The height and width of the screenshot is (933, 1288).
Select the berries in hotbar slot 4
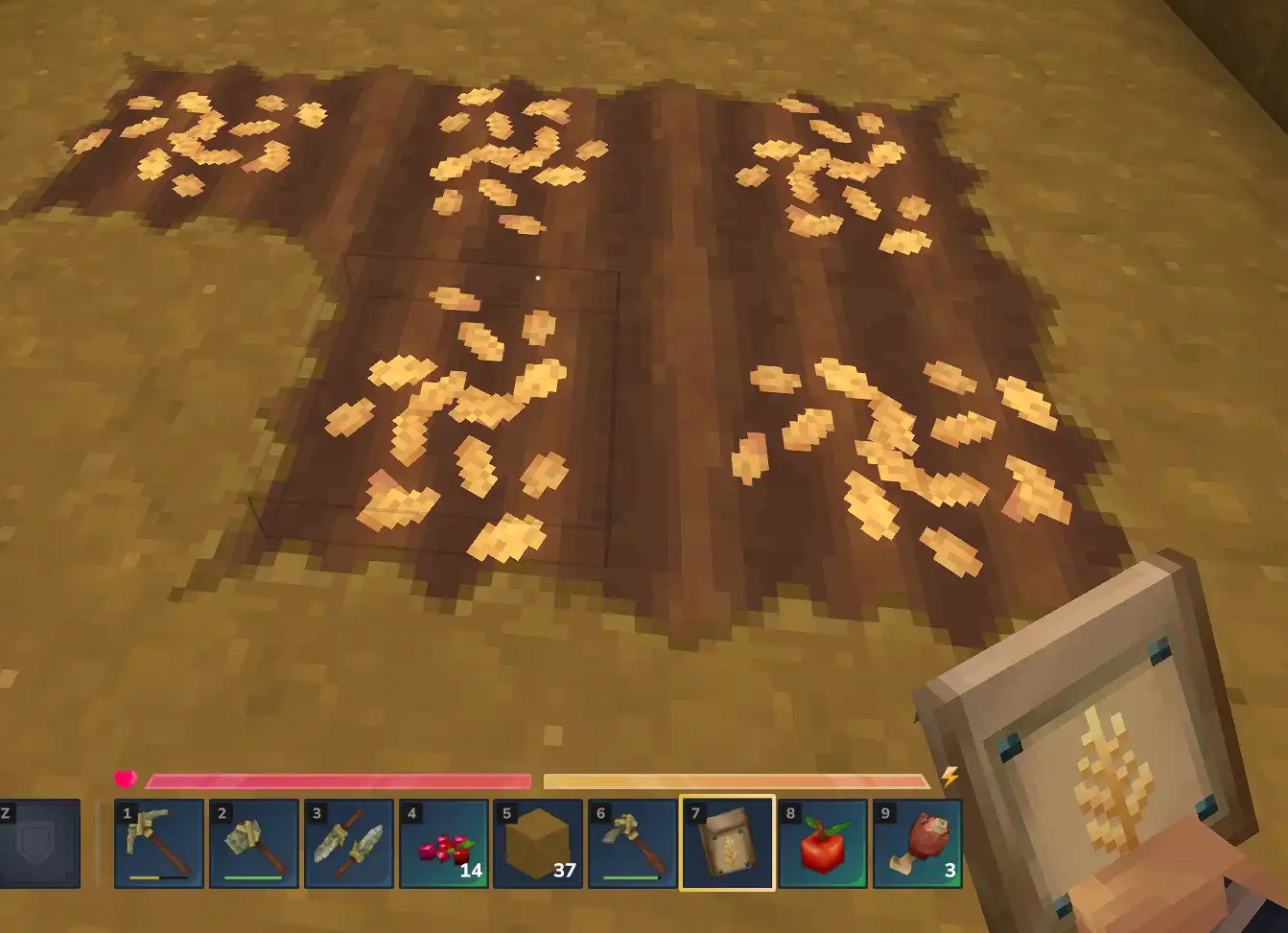coord(443,844)
